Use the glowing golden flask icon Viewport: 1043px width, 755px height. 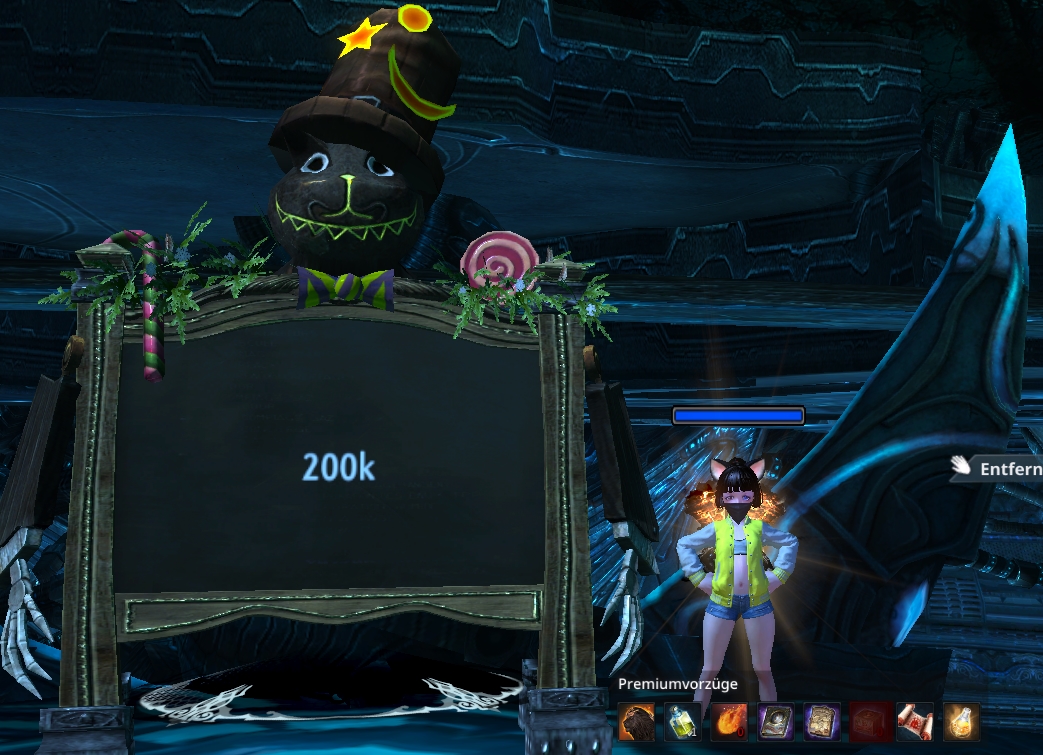coord(961,720)
